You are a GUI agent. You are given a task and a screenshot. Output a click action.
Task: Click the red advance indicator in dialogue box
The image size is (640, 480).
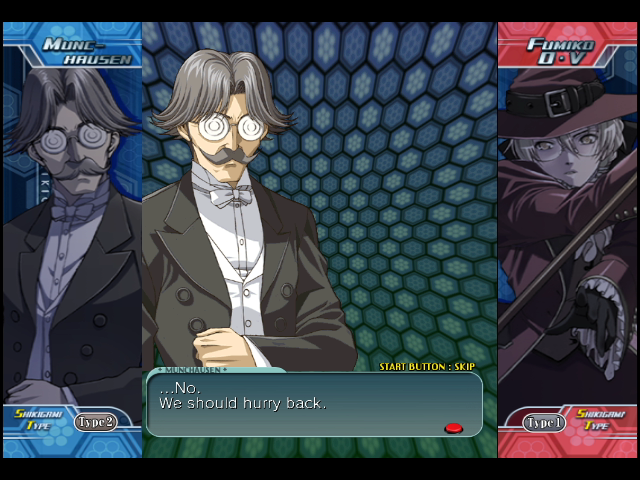453,428
